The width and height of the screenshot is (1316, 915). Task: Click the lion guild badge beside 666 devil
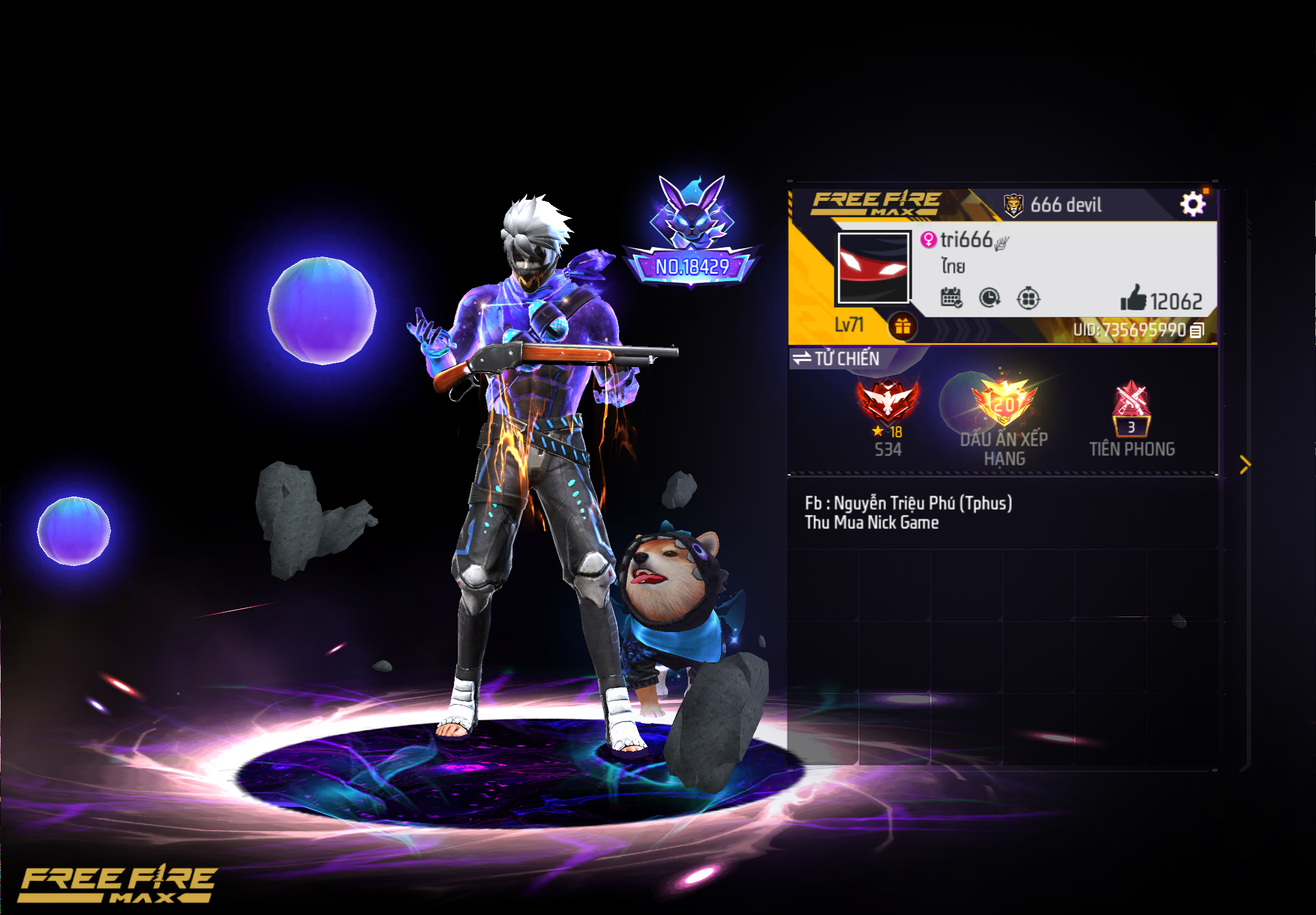click(1015, 205)
